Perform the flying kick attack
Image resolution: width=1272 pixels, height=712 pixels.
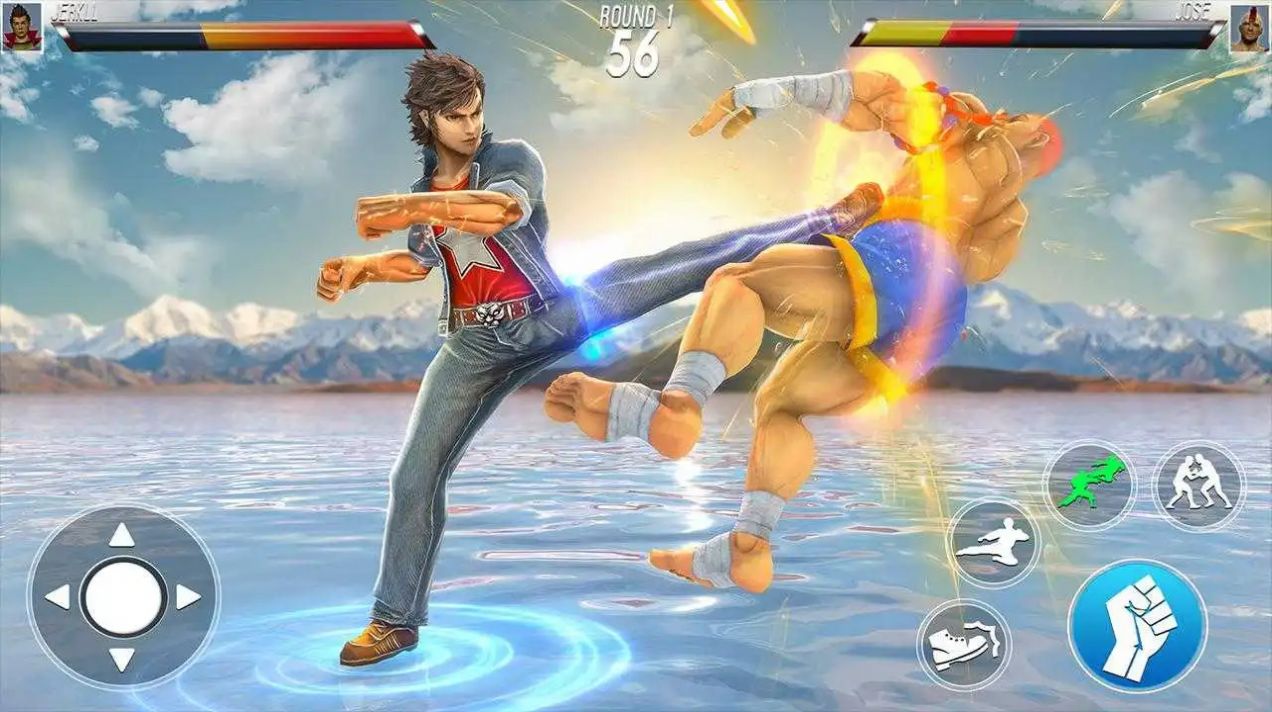992,543
